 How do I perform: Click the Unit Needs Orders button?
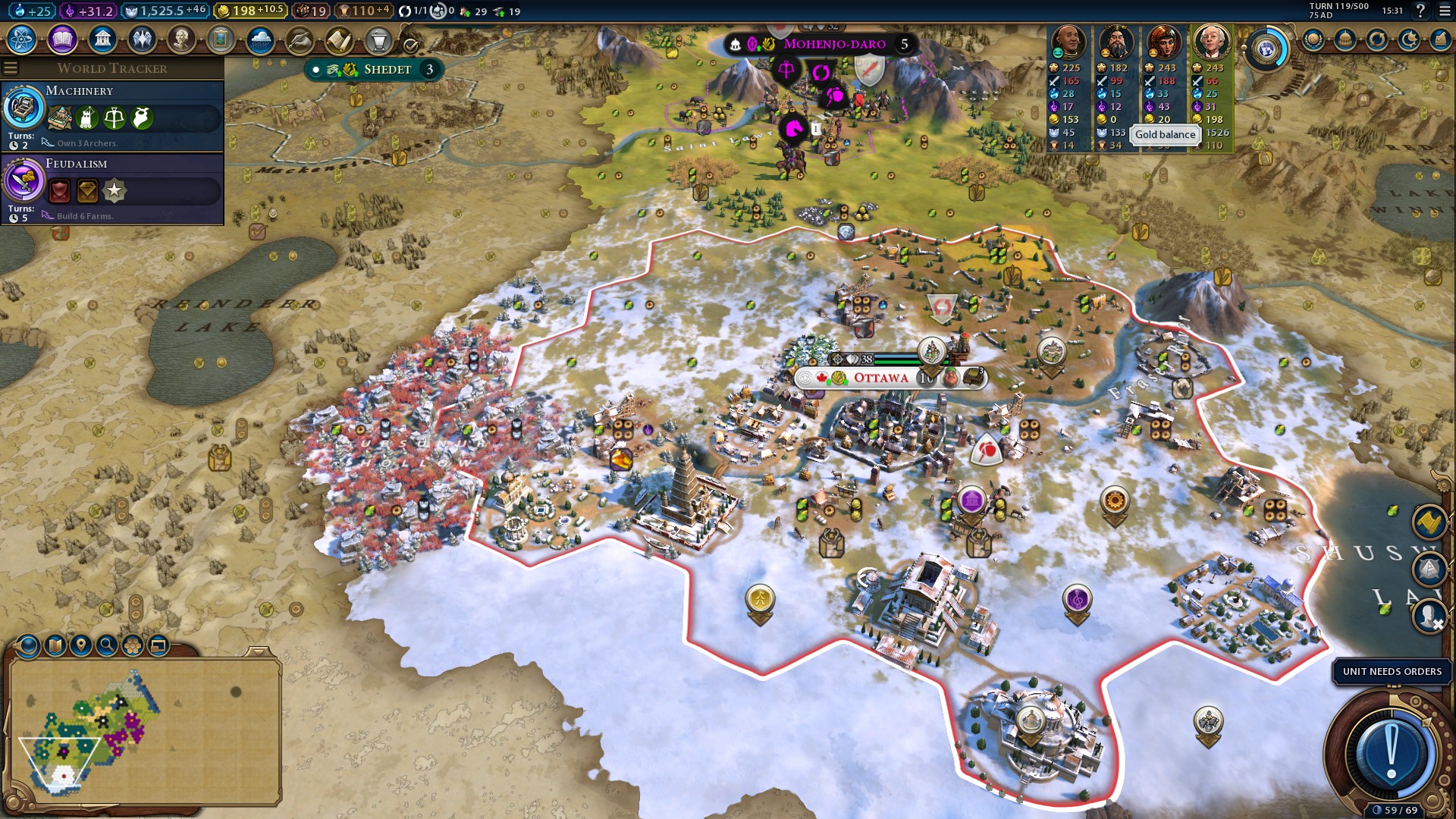pos(1392,672)
